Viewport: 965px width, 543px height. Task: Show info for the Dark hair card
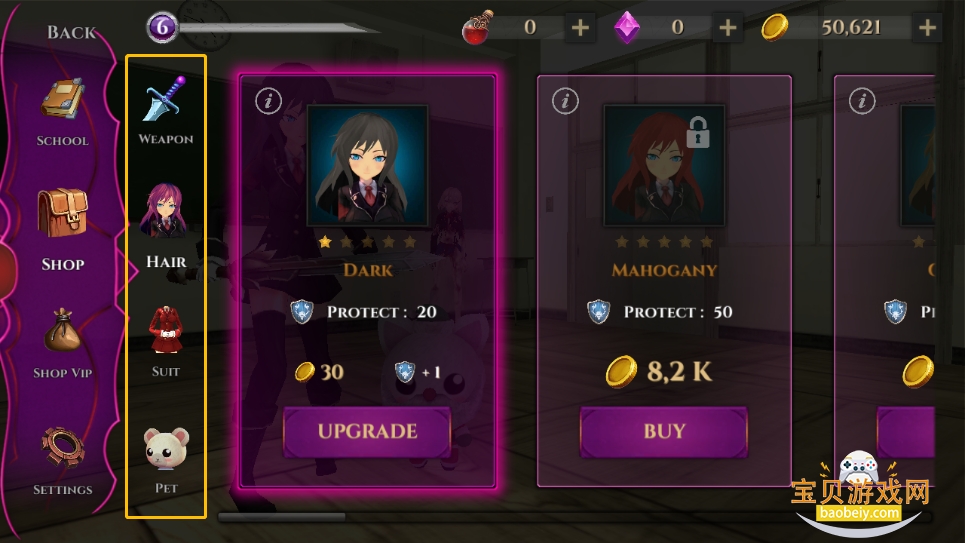(x=267, y=100)
